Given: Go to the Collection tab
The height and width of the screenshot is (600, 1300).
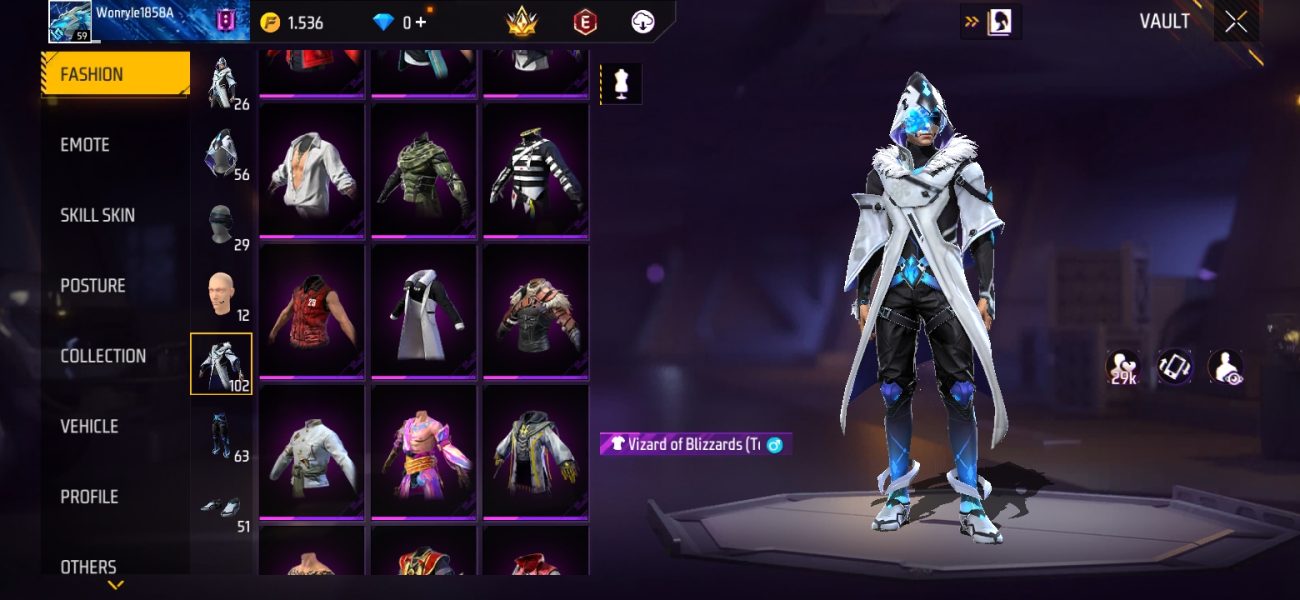Looking at the screenshot, I should click(x=103, y=356).
